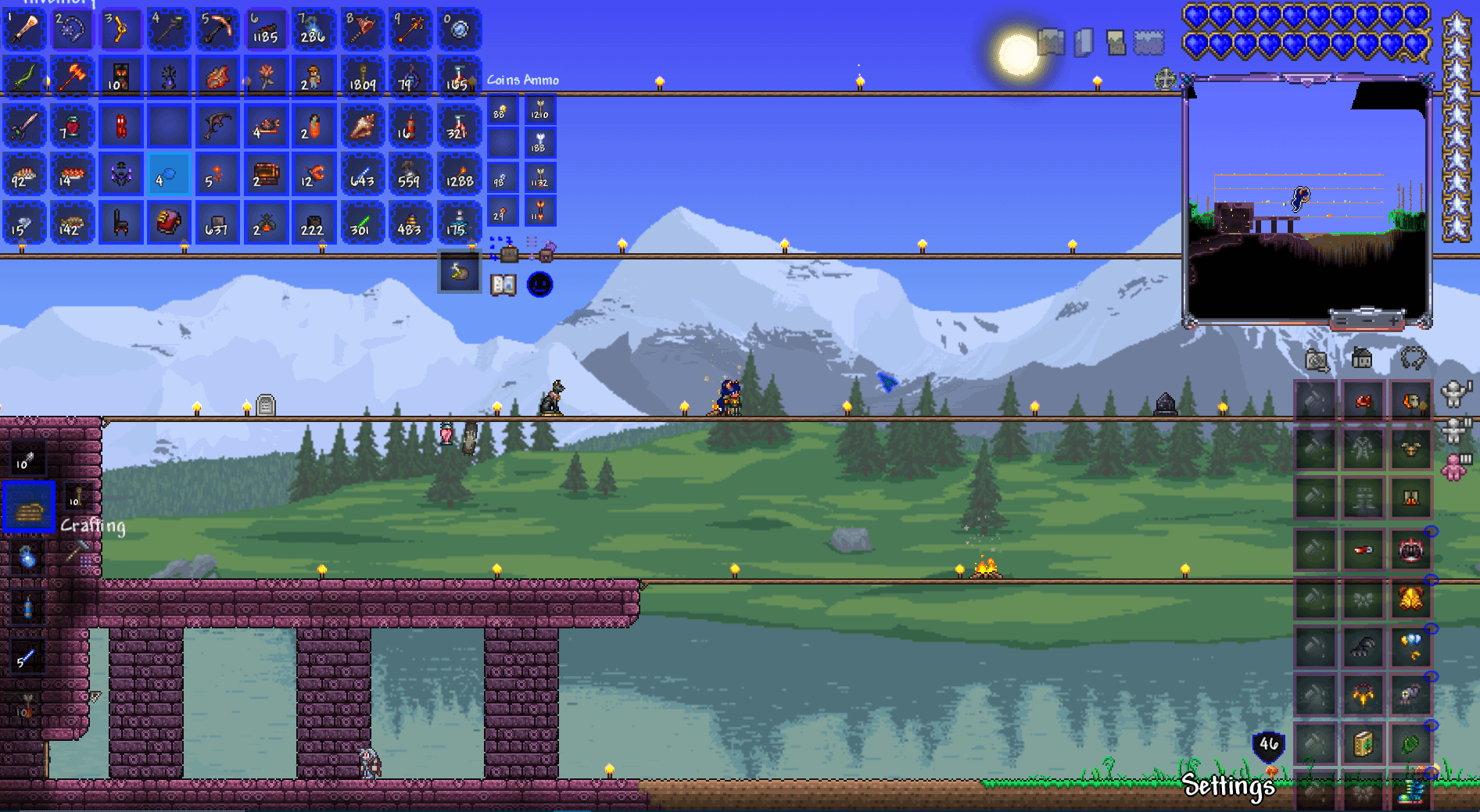Open the camera mode icon
Viewport: 1480px width, 812px height.
coord(1317,360)
